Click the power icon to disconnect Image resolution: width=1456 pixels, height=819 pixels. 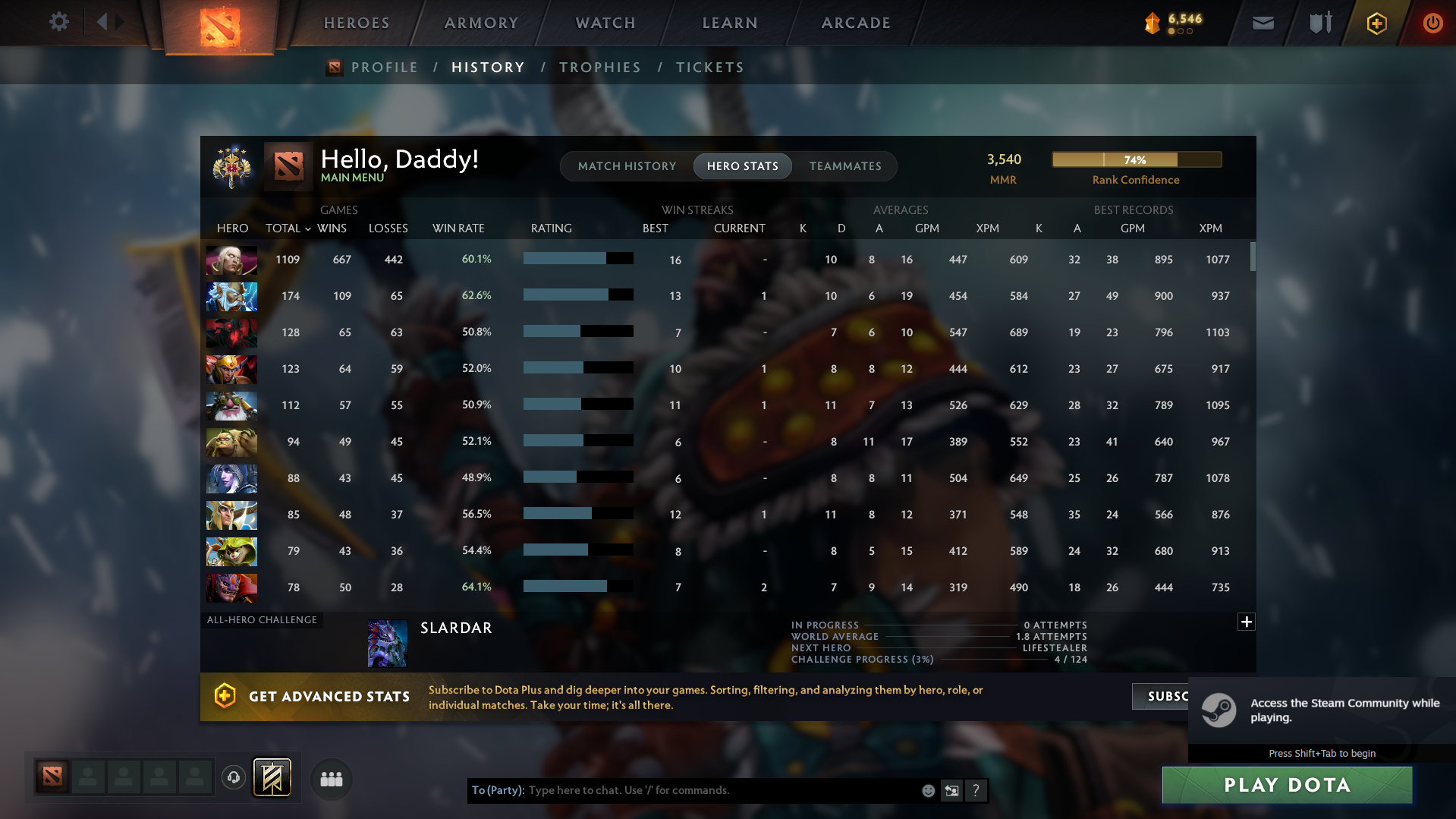coord(1432,23)
